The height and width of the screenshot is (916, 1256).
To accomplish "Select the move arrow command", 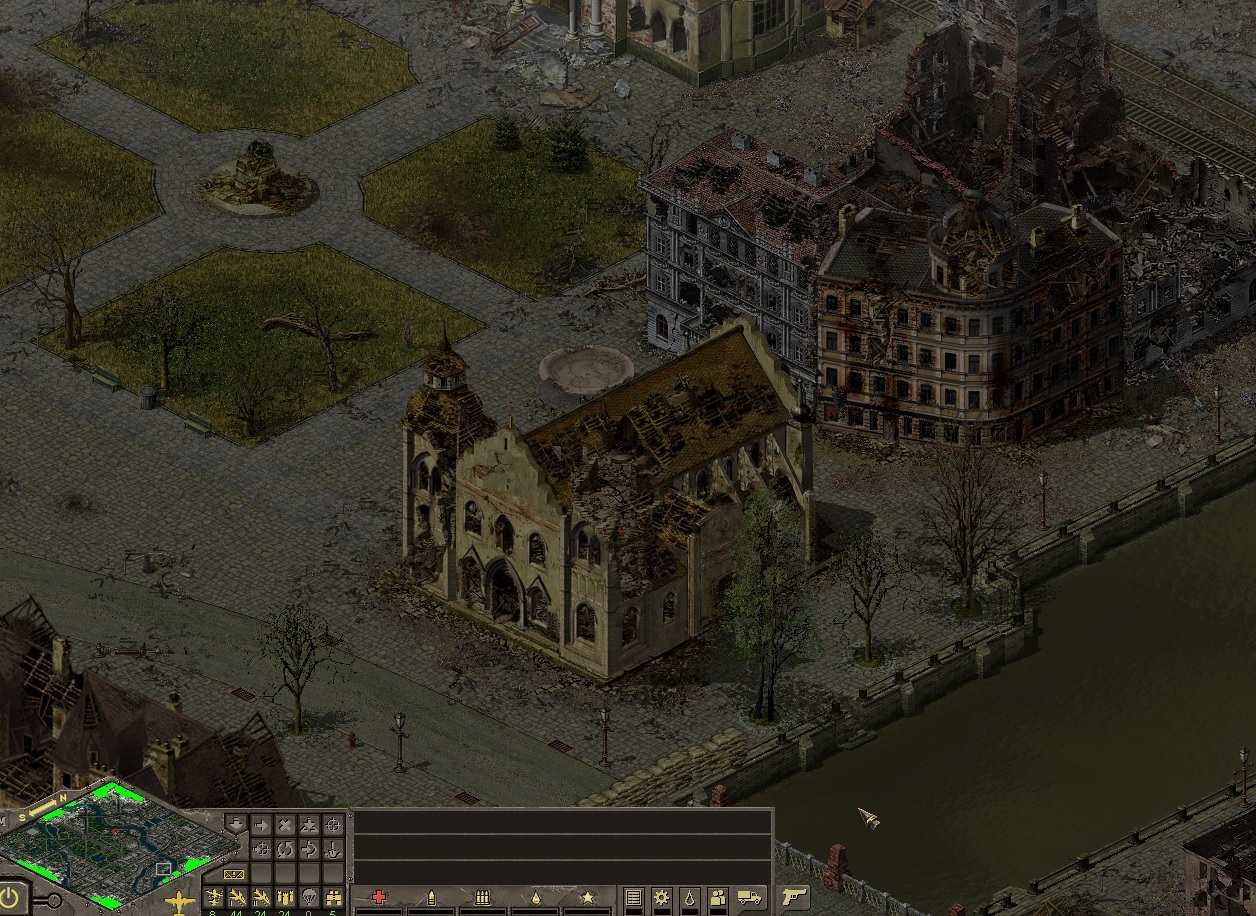I will pos(261,826).
